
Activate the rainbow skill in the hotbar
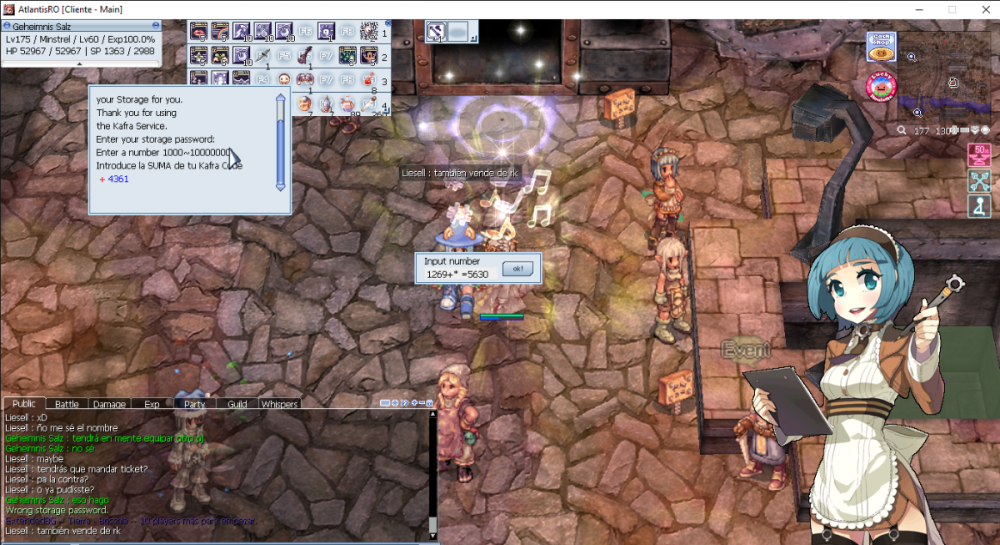(x=220, y=32)
